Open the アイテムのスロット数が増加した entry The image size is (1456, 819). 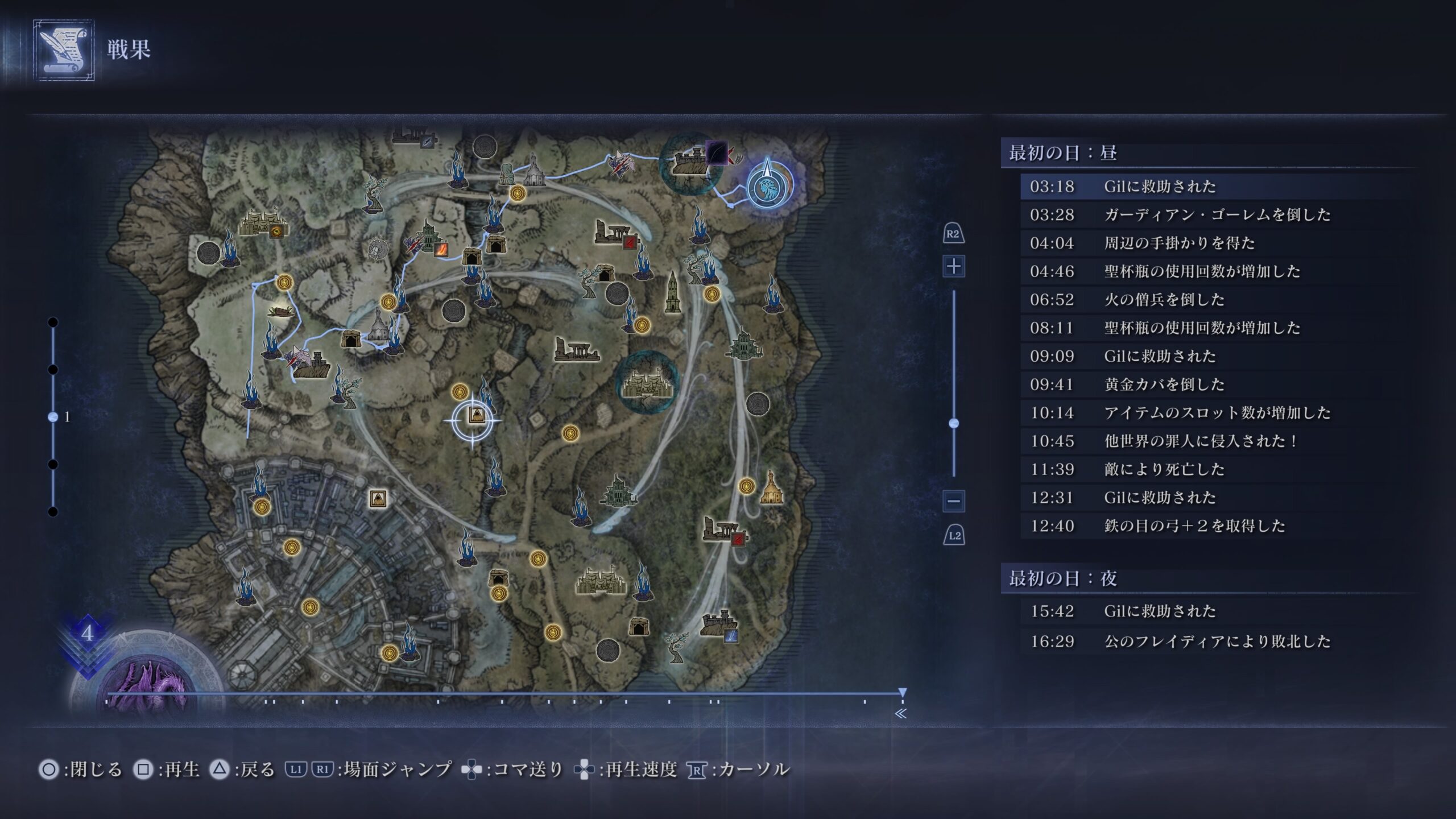coord(1217,413)
